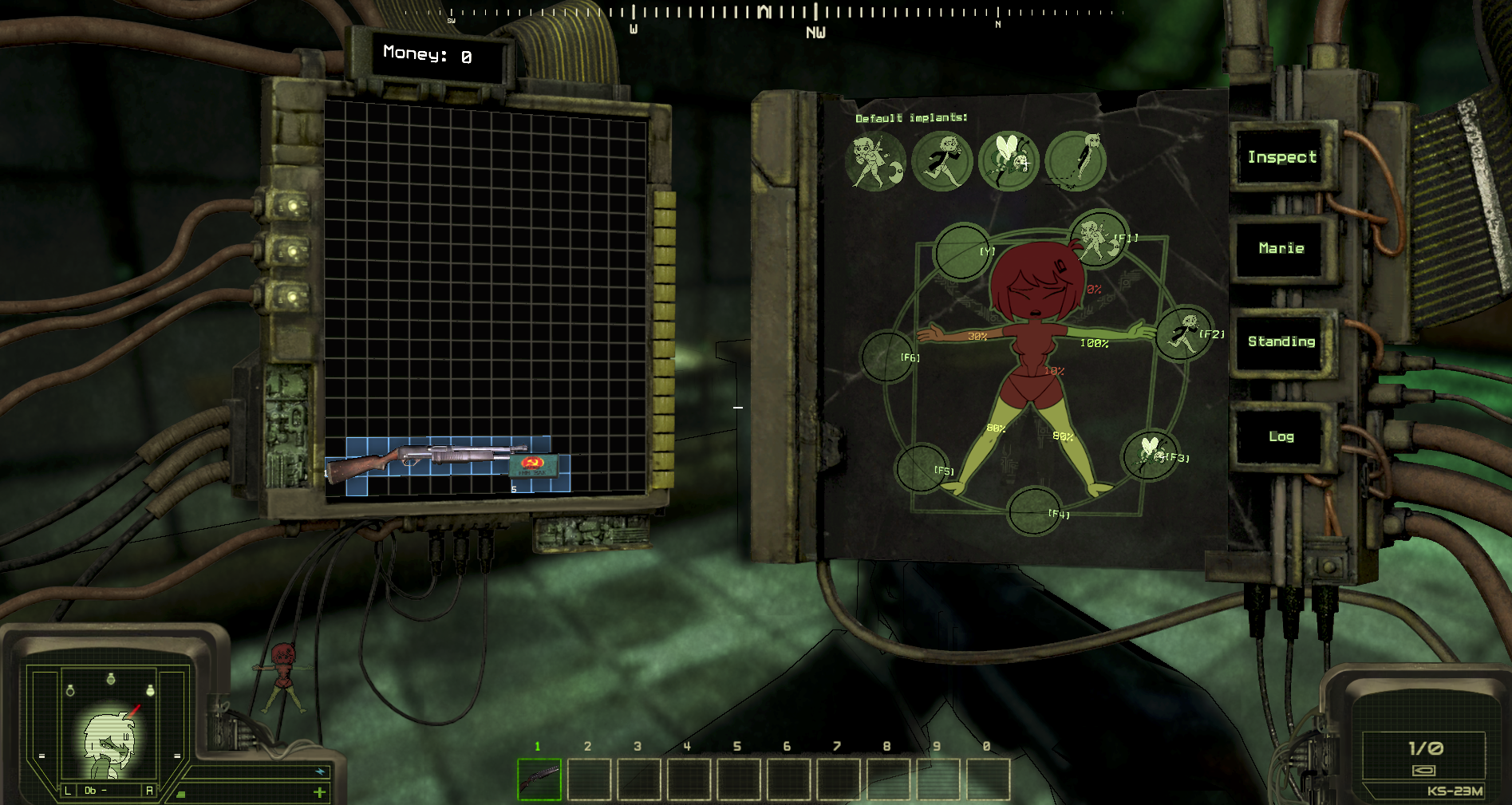Choose the first default implant icon

pyautogui.click(x=875, y=160)
